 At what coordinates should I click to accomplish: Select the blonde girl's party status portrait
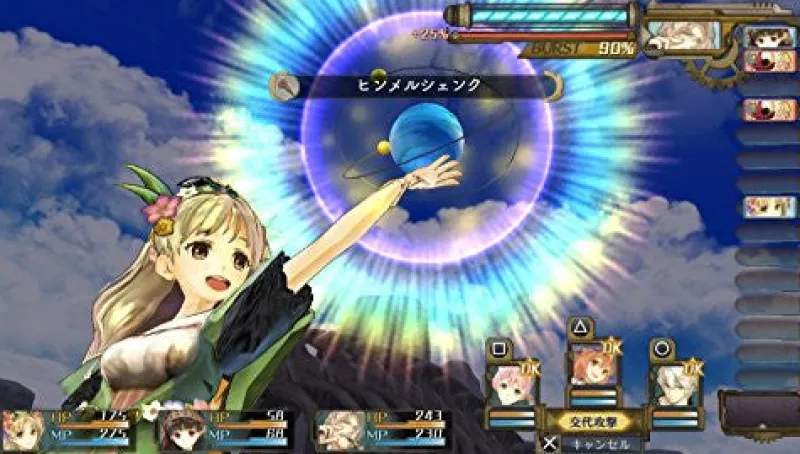(x=24, y=429)
